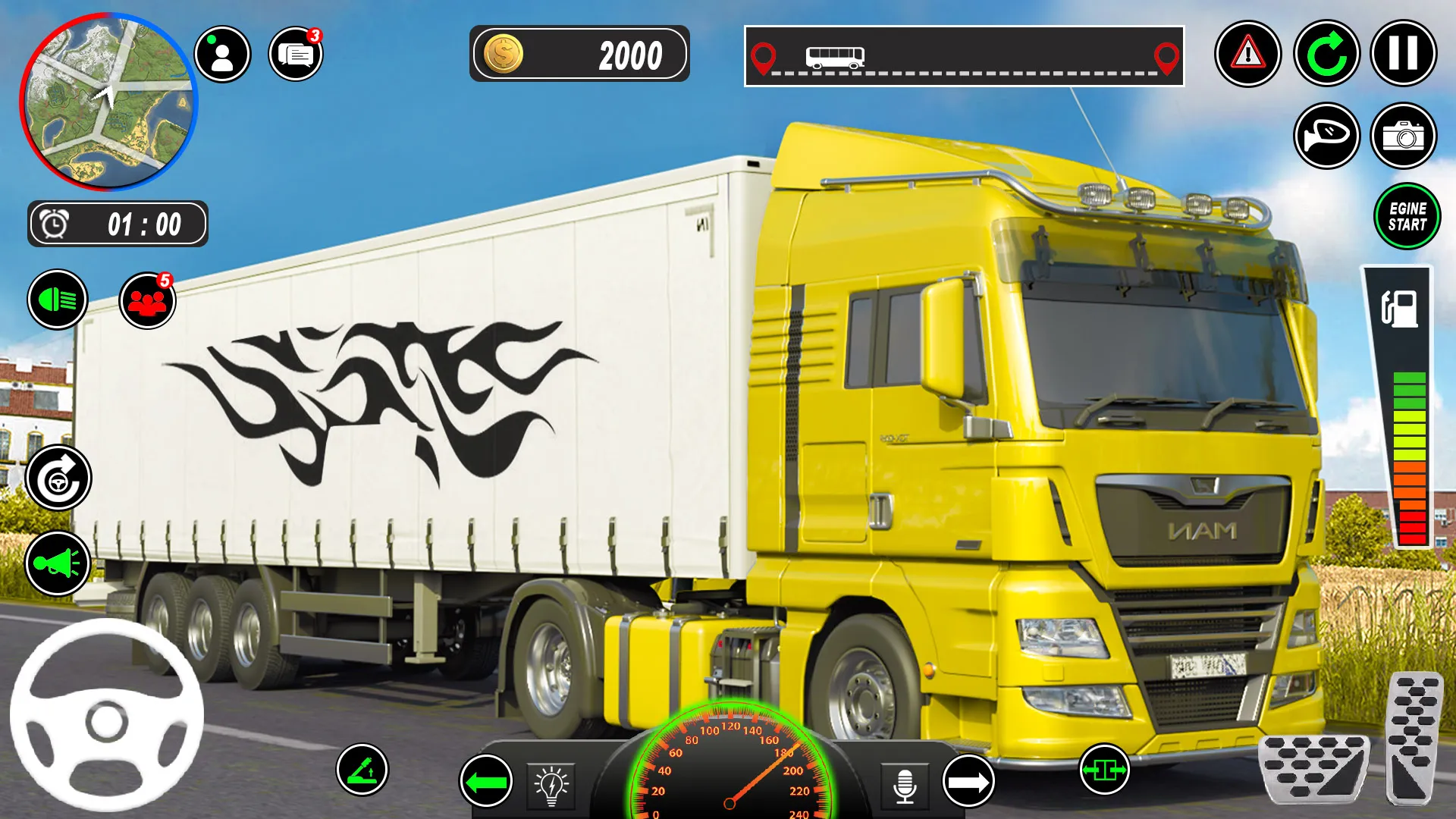Switch the camera view

coord(1407,135)
